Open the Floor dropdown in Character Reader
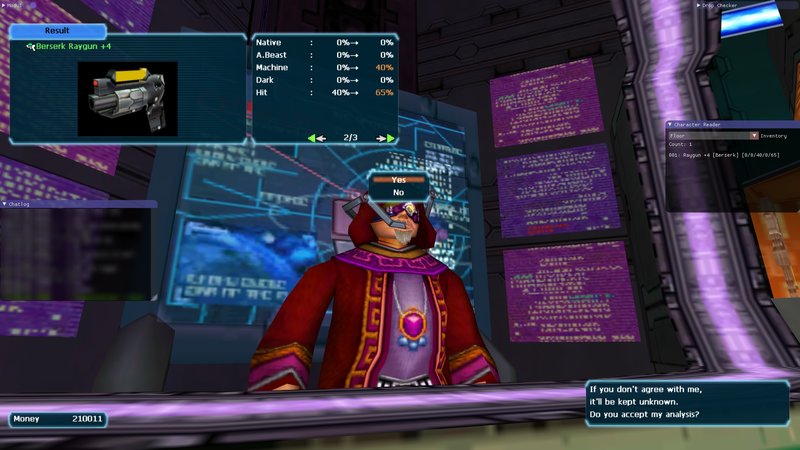Screen dimensions: 800x450 click(x=755, y=135)
